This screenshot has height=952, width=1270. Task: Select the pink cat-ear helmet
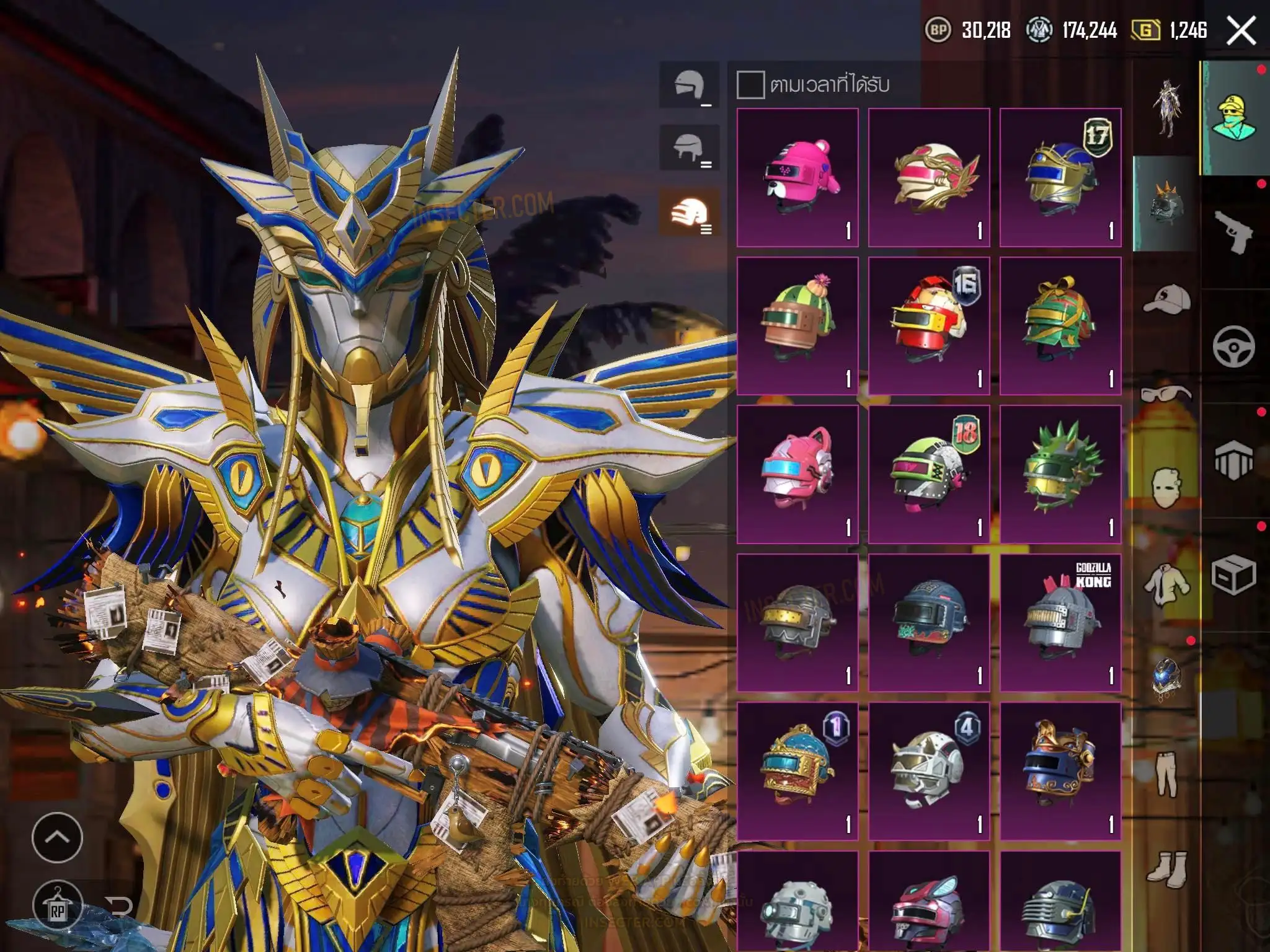click(797, 475)
